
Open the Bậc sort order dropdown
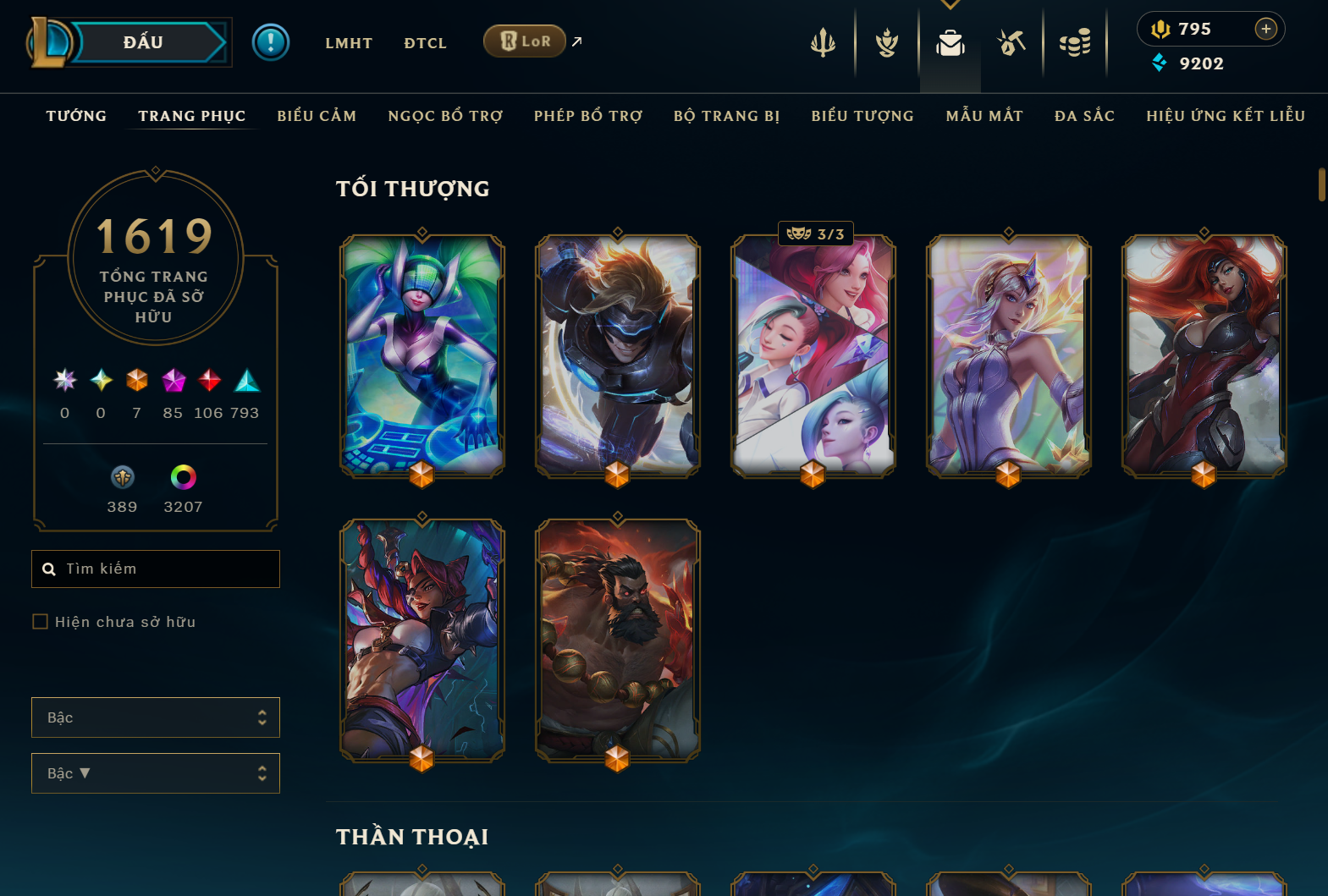click(x=156, y=772)
